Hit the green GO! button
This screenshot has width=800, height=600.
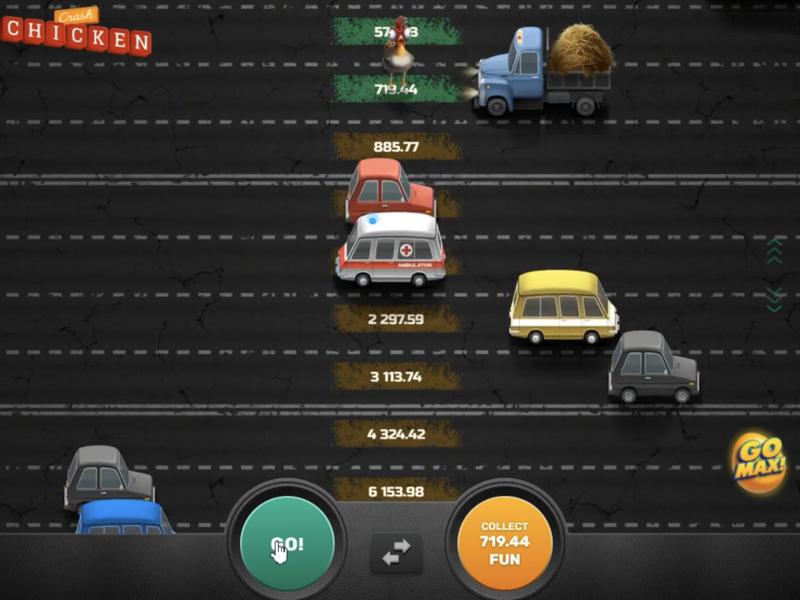287,545
